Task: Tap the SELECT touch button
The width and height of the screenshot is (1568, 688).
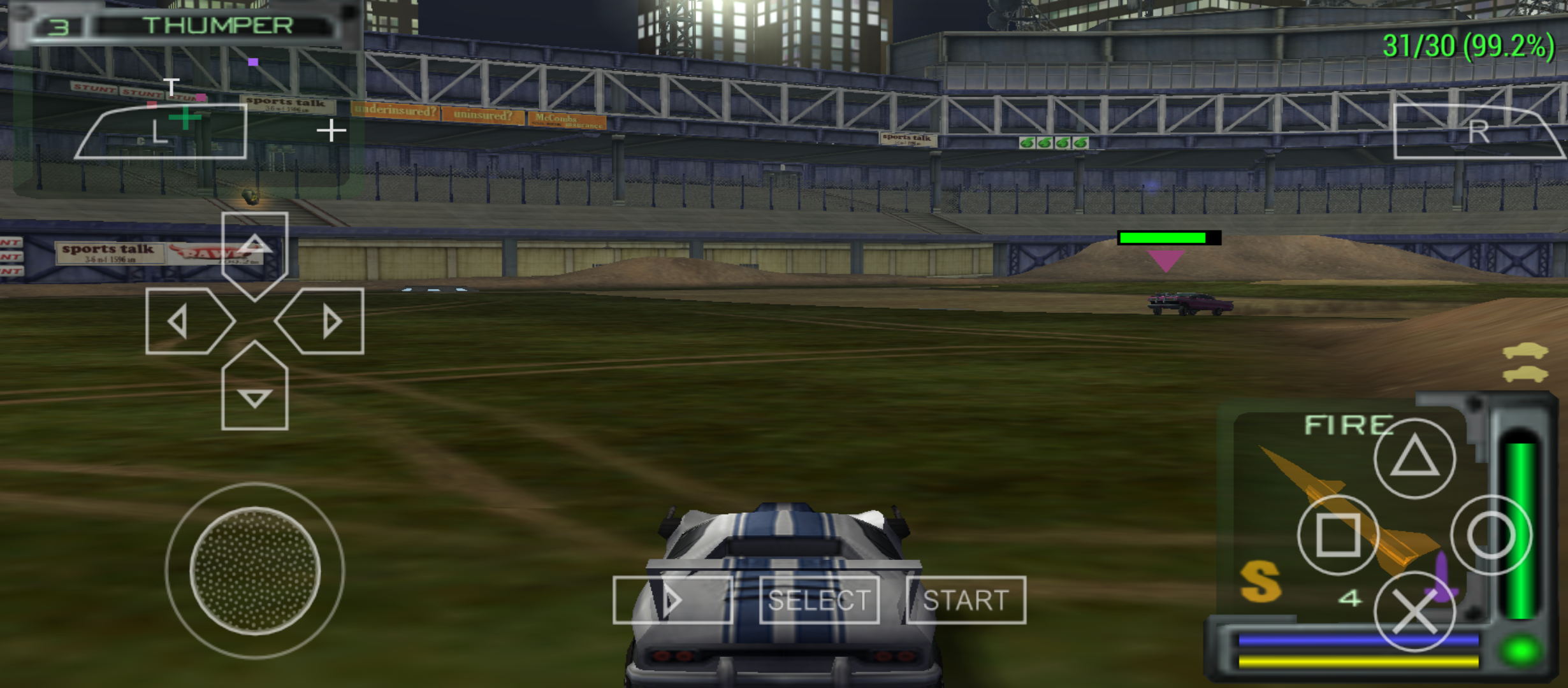Action: pos(819,600)
